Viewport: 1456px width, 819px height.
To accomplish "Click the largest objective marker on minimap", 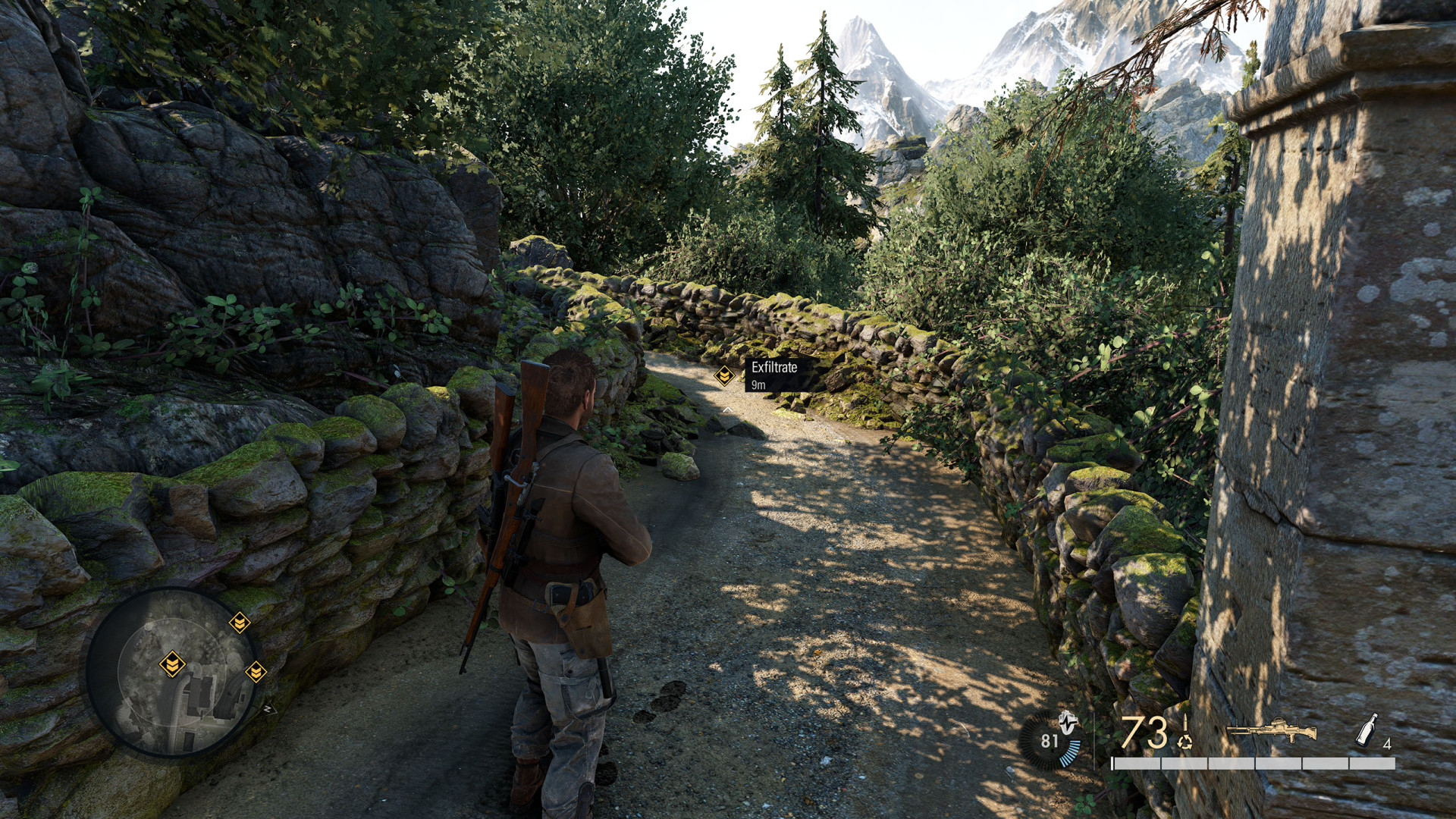I will point(172,664).
